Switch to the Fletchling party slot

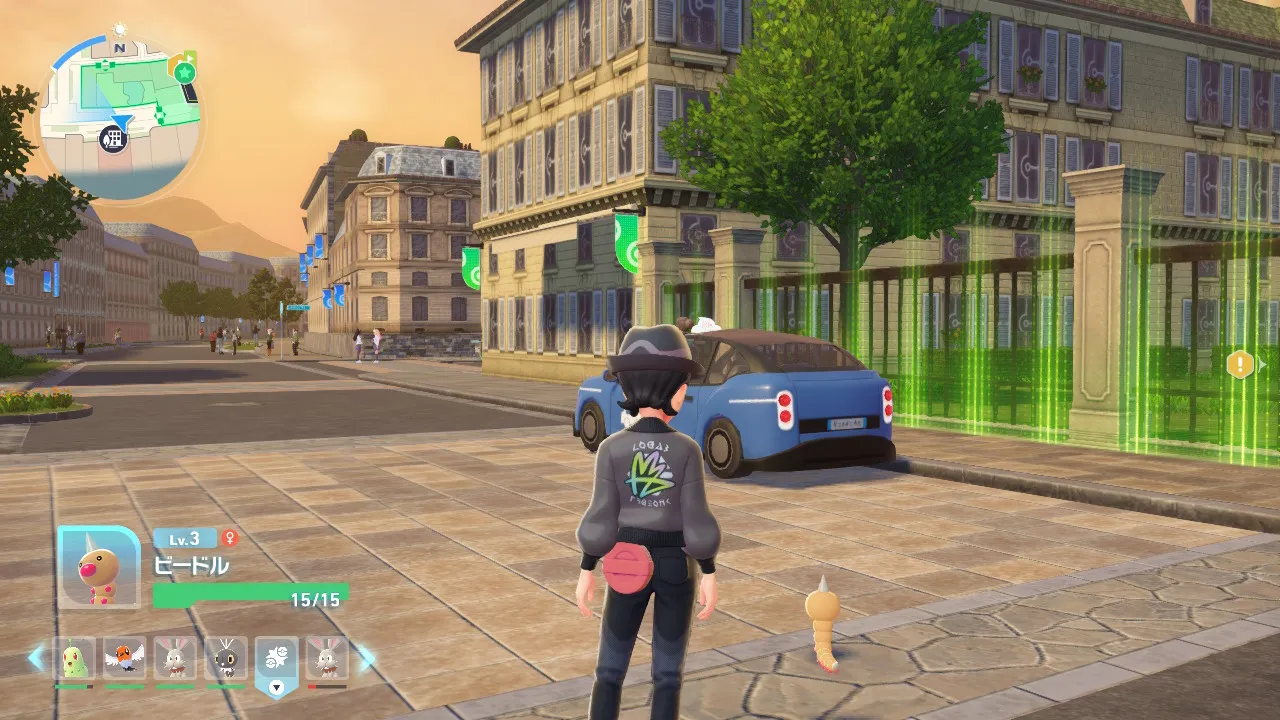(125, 658)
